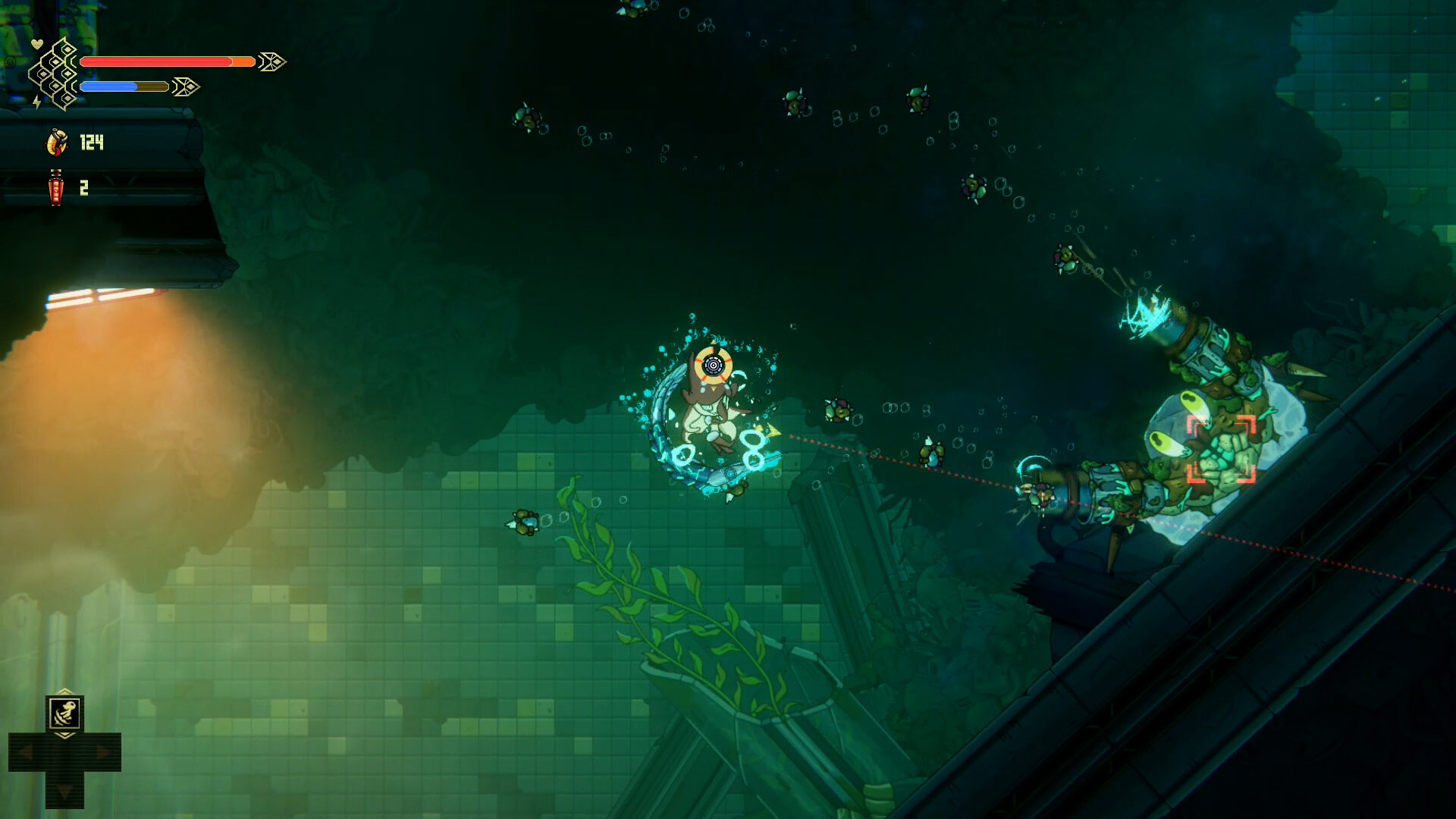Viewport: 1456px width, 819px height.
Task: Select the creature ability quick slot
Action: pyautogui.click(x=65, y=714)
